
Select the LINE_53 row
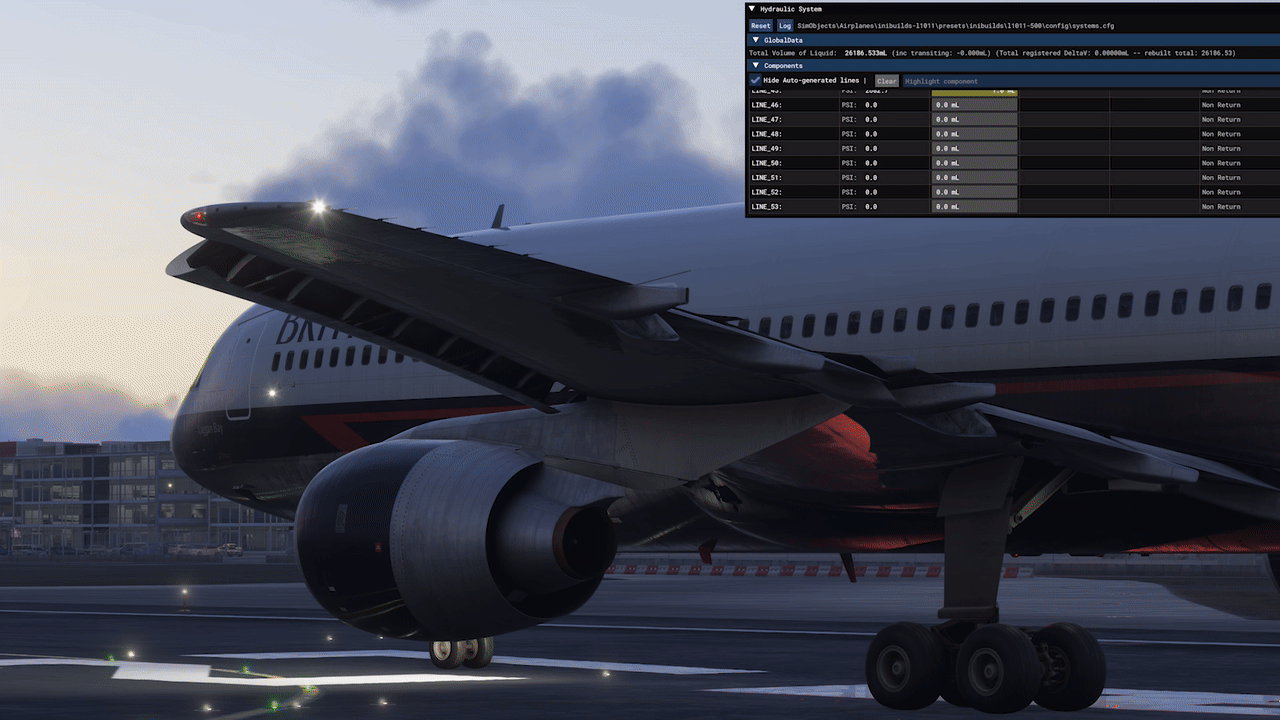tap(790, 206)
